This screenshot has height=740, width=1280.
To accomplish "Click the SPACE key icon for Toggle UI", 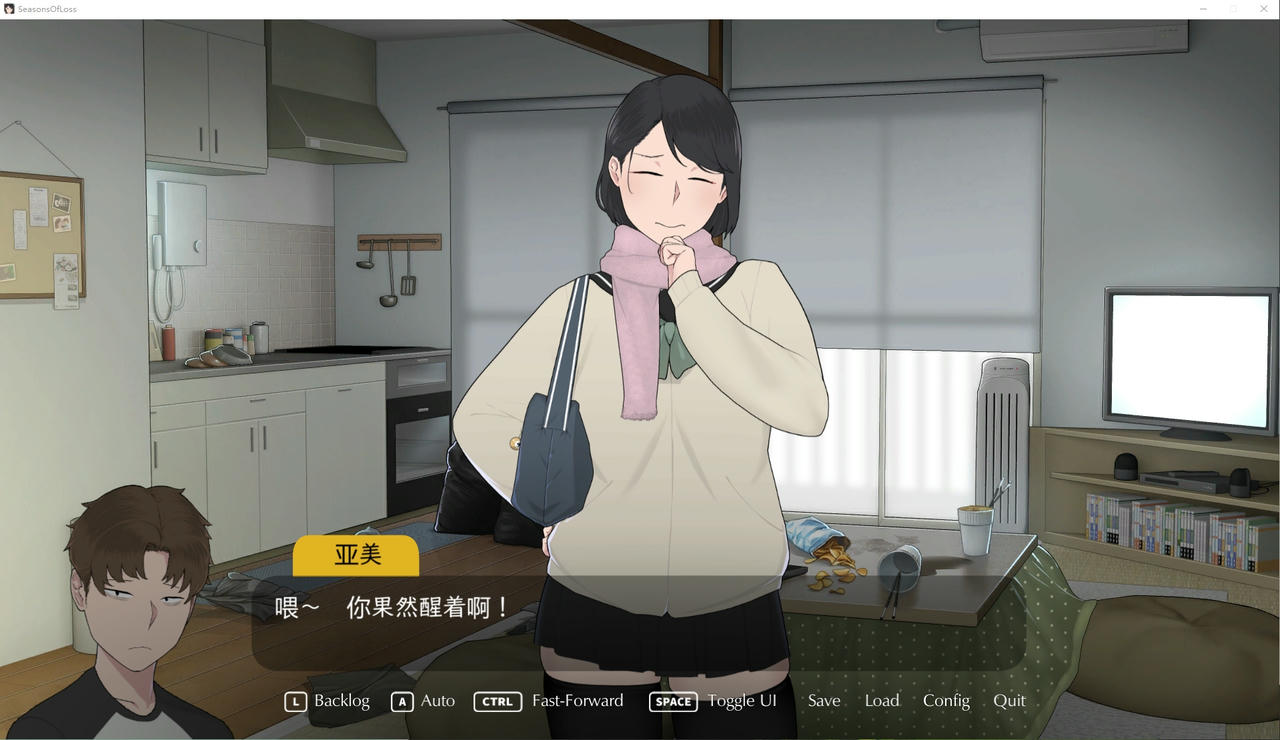I will (x=673, y=701).
